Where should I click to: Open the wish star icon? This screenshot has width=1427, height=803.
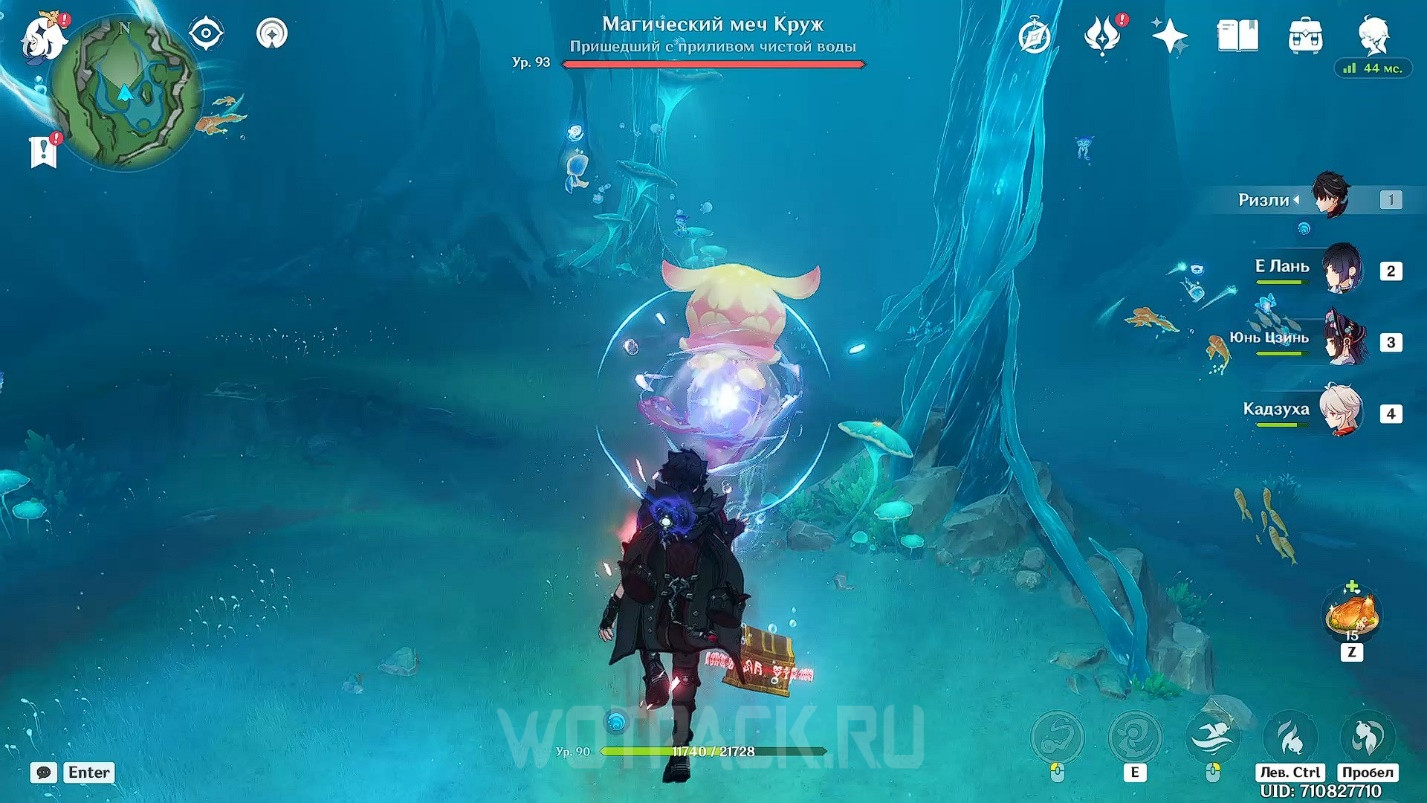pyautogui.click(x=1169, y=36)
